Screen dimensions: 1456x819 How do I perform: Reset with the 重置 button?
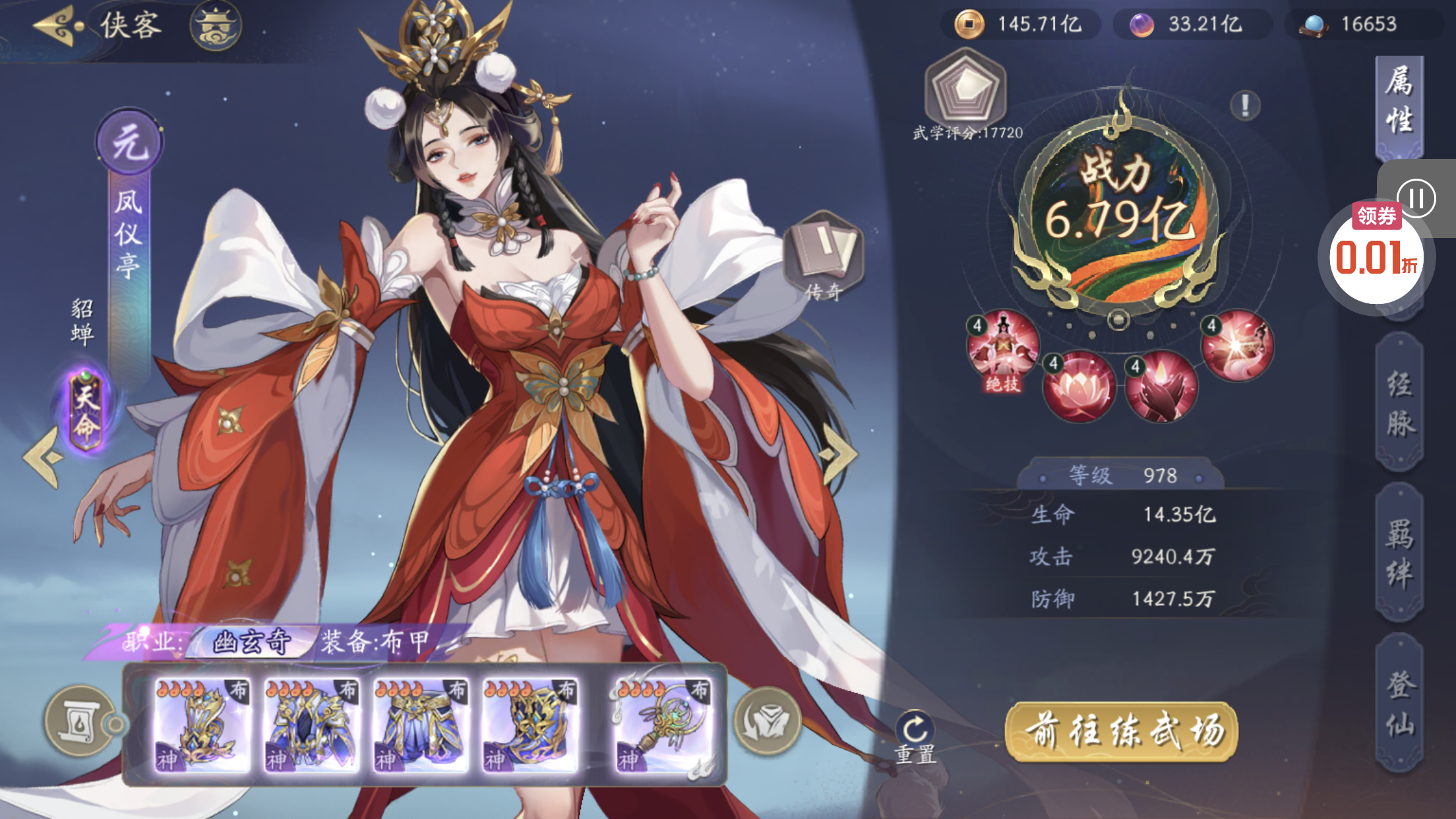pos(915,737)
